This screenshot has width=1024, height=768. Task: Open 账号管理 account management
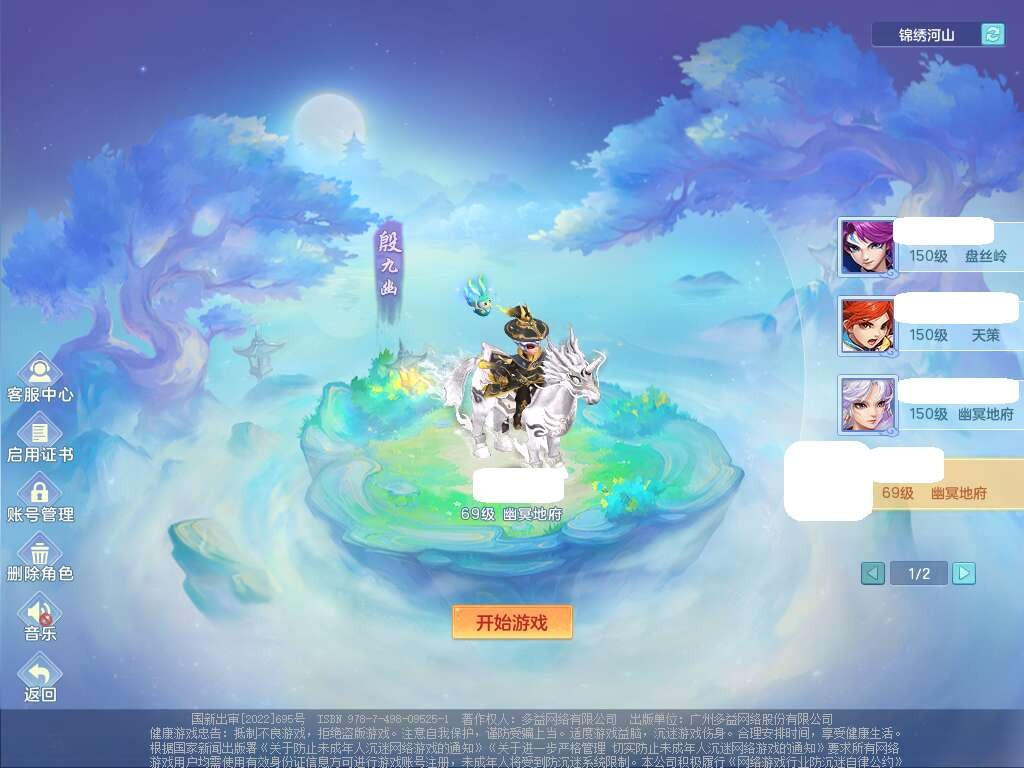click(x=40, y=496)
